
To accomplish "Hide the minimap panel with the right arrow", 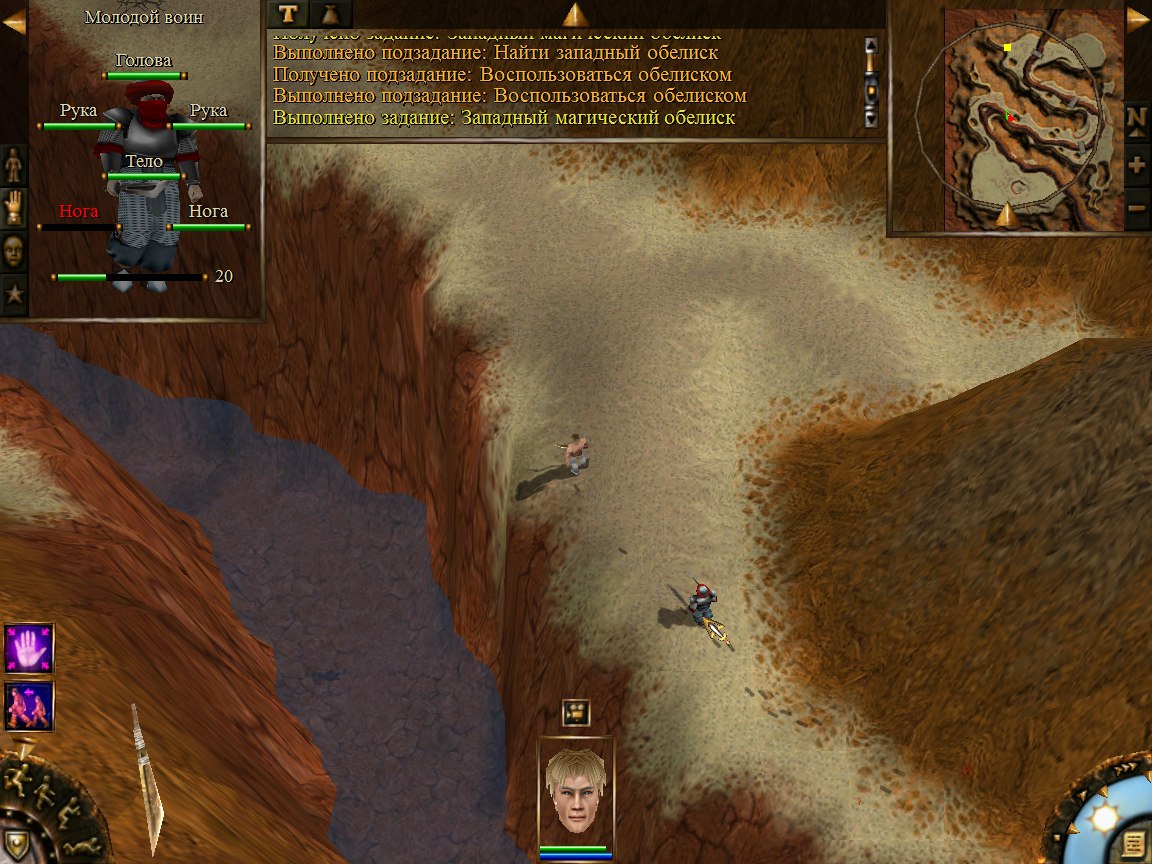I will tap(1138, 20).
